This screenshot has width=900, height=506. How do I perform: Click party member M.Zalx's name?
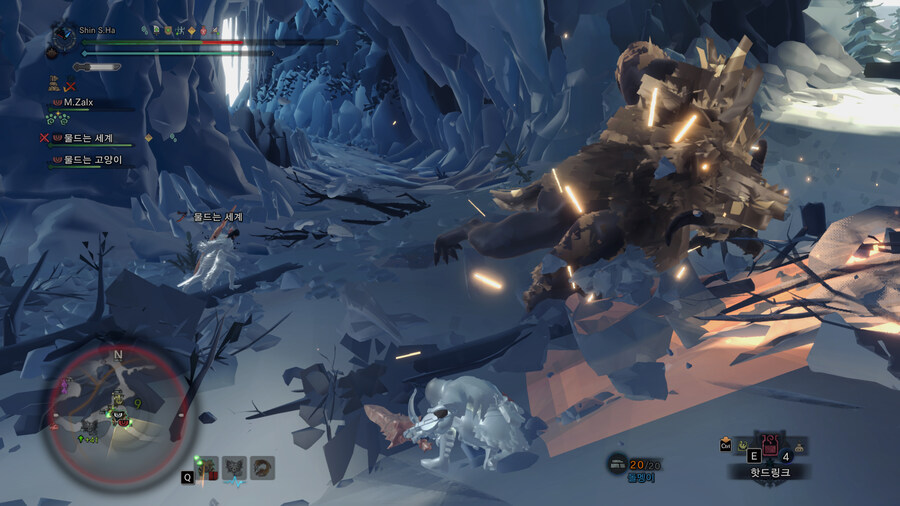(78, 103)
